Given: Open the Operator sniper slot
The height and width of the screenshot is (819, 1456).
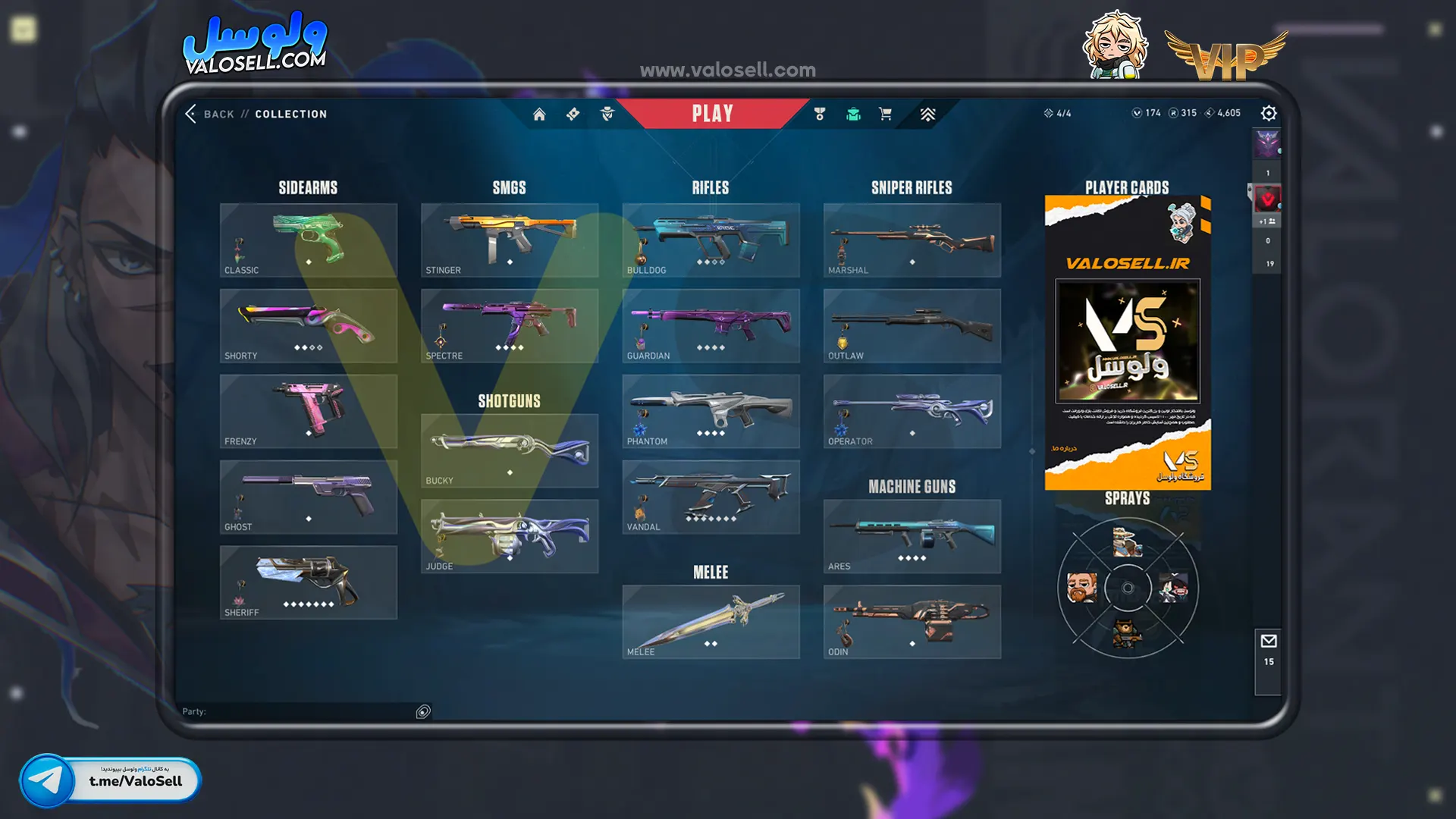Looking at the screenshot, I should tap(912, 411).
